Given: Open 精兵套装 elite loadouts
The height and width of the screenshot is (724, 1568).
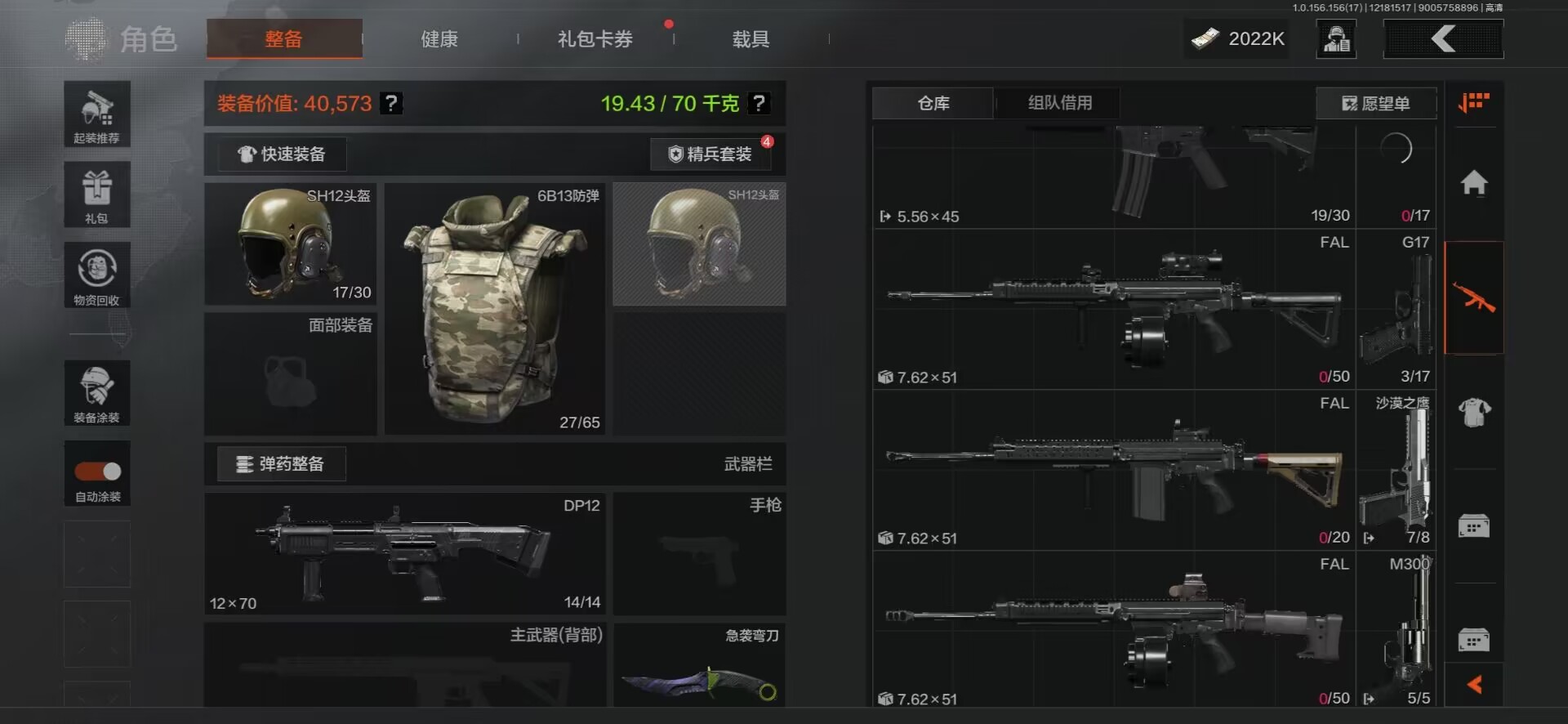Looking at the screenshot, I should pyautogui.click(x=710, y=154).
